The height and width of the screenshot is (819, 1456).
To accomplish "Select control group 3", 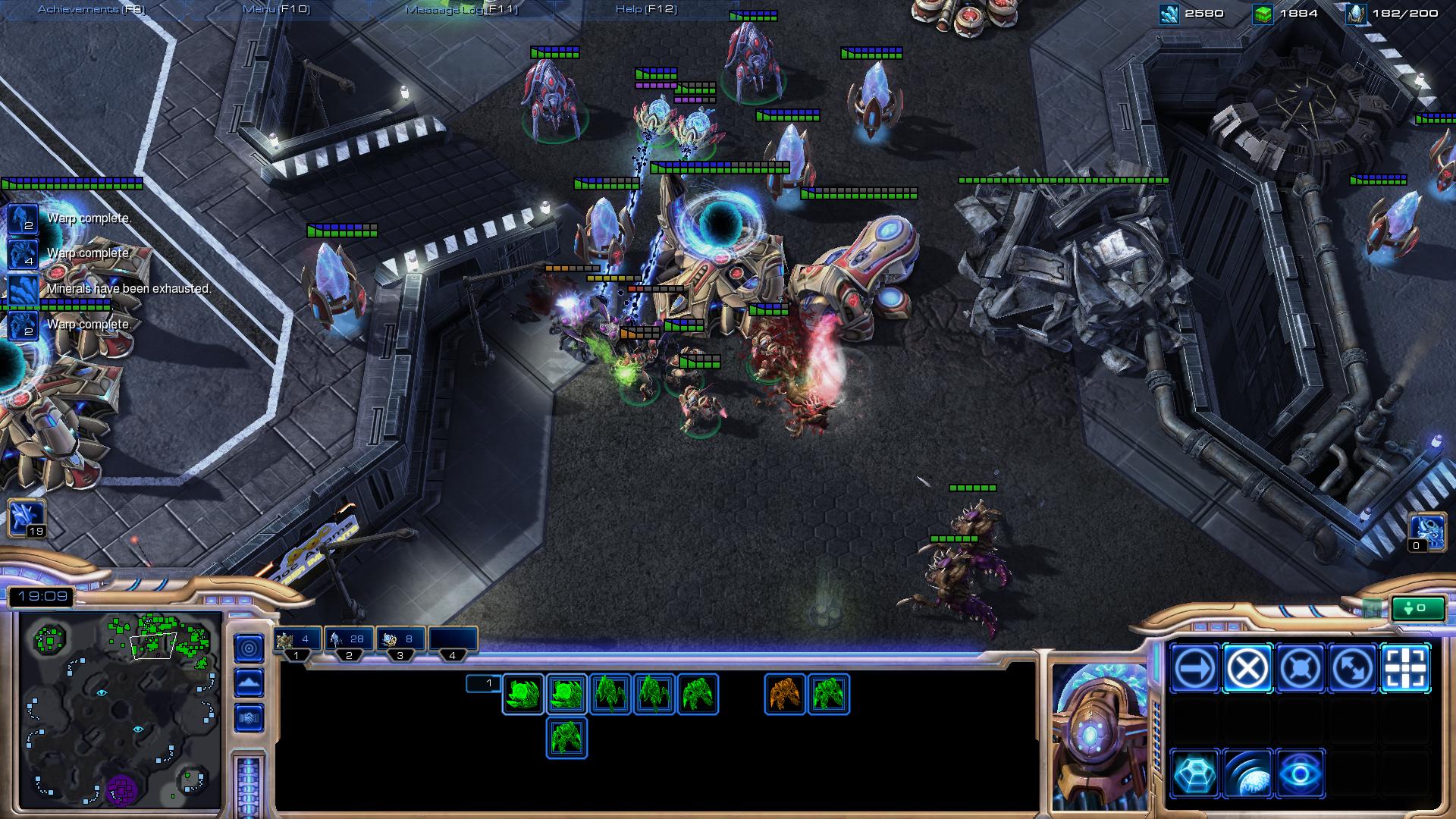I will pos(400,639).
